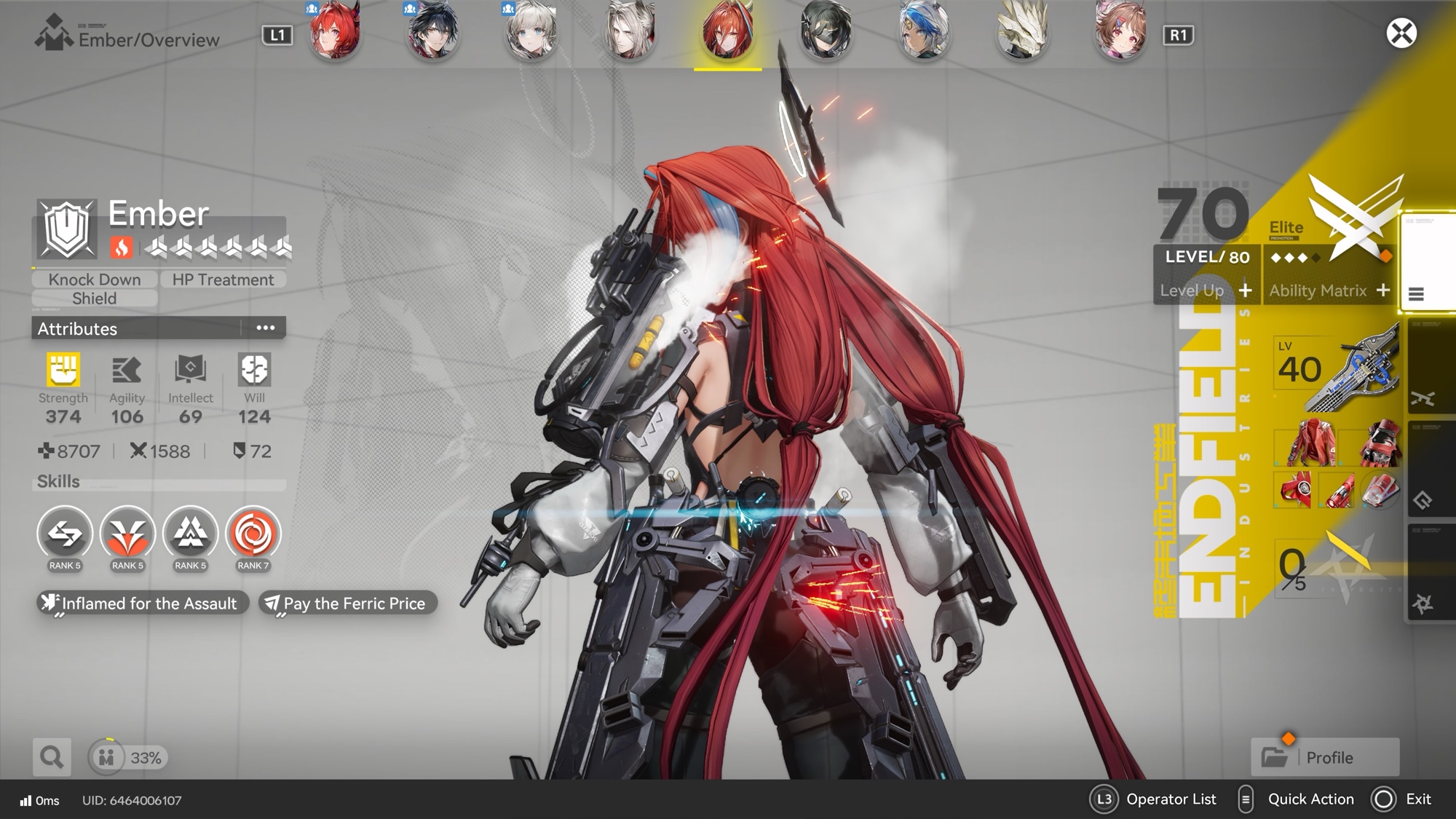Open Level Up for Ember
This screenshot has height=819, width=1456.
pyautogui.click(x=1206, y=290)
